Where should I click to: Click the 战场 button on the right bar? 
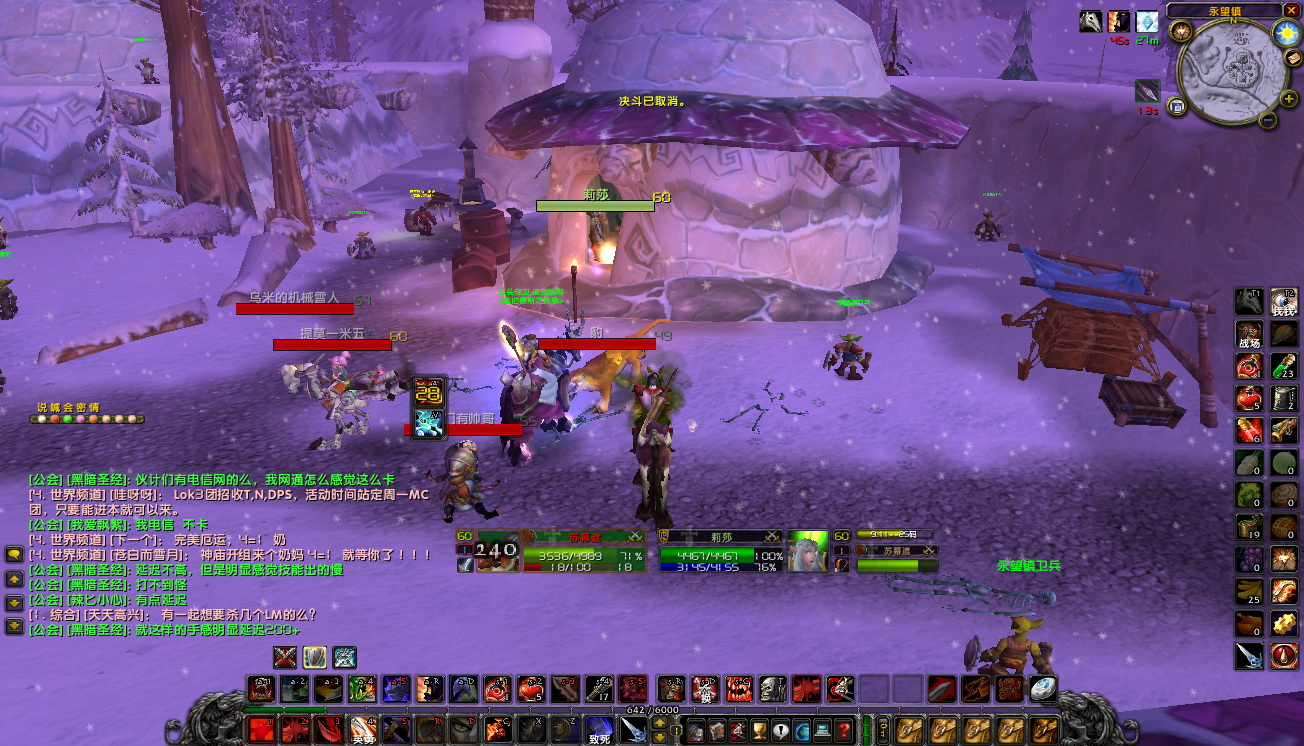pos(1249,333)
